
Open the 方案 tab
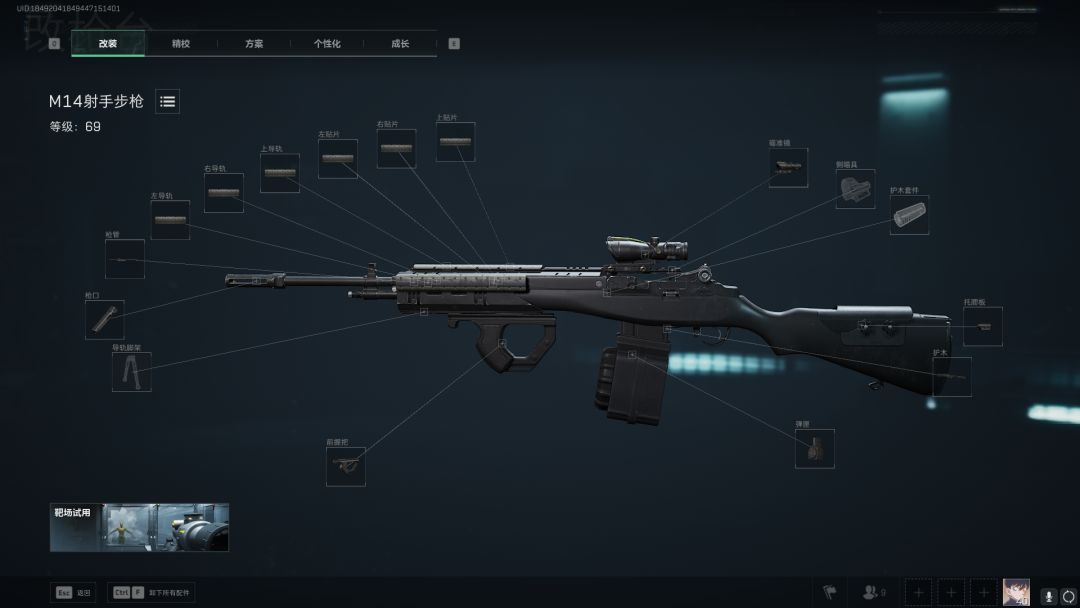[254, 44]
